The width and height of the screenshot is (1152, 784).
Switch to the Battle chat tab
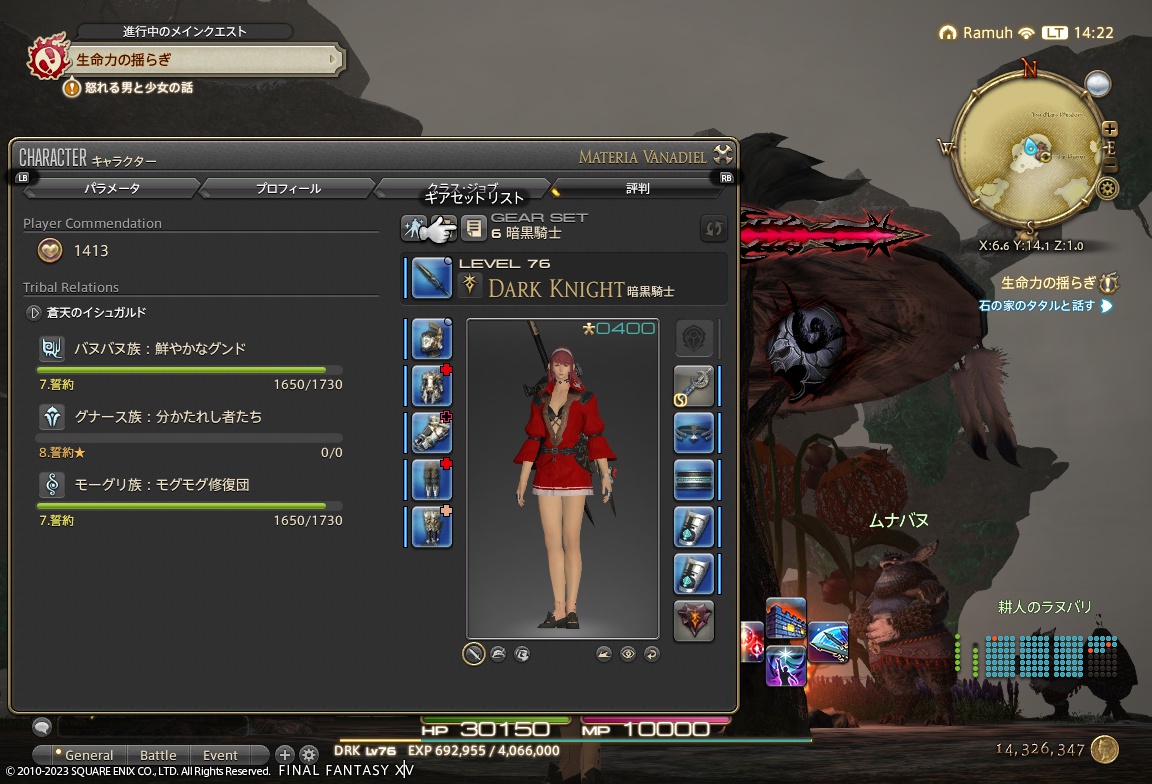(x=158, y=755)
